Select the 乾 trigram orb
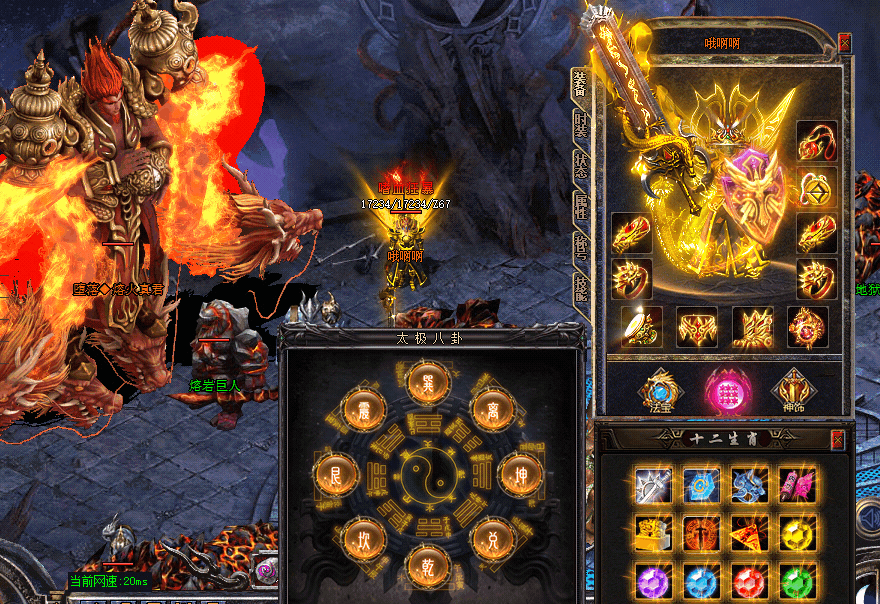Viewport: 880px width, 604px height. pos(424,567)
